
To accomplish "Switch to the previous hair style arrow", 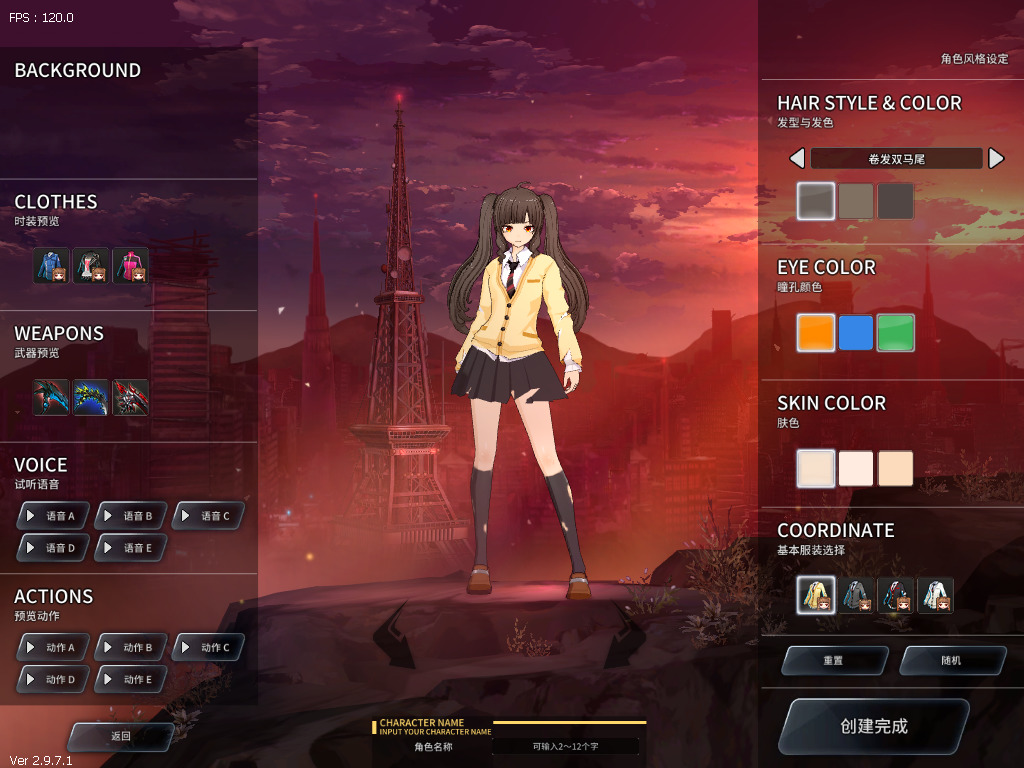I will pyautogui.click(x=797, y=158).
